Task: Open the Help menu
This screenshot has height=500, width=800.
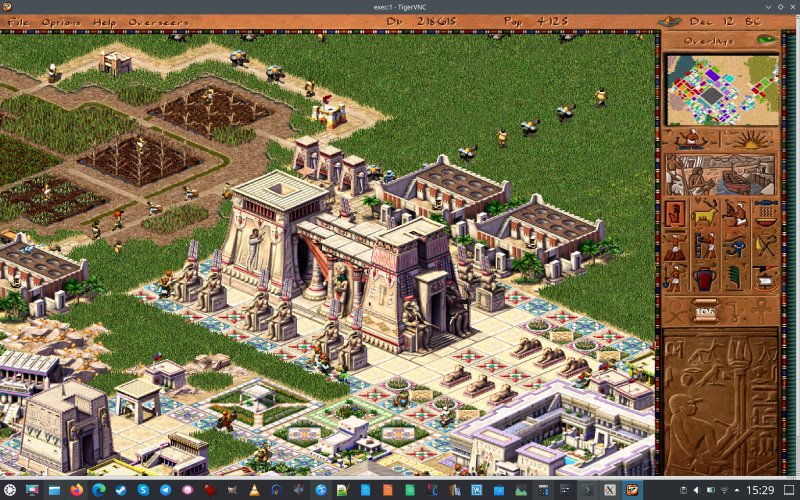Action: (x=104, y=21)
